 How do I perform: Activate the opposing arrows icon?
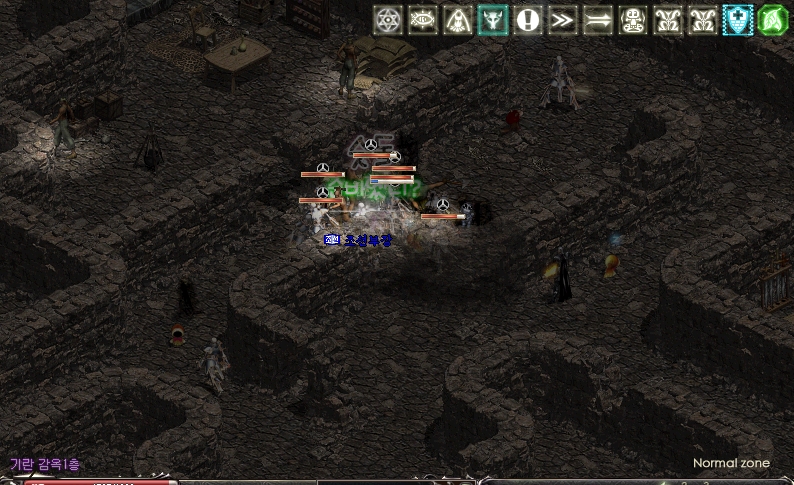coord(598,20)
